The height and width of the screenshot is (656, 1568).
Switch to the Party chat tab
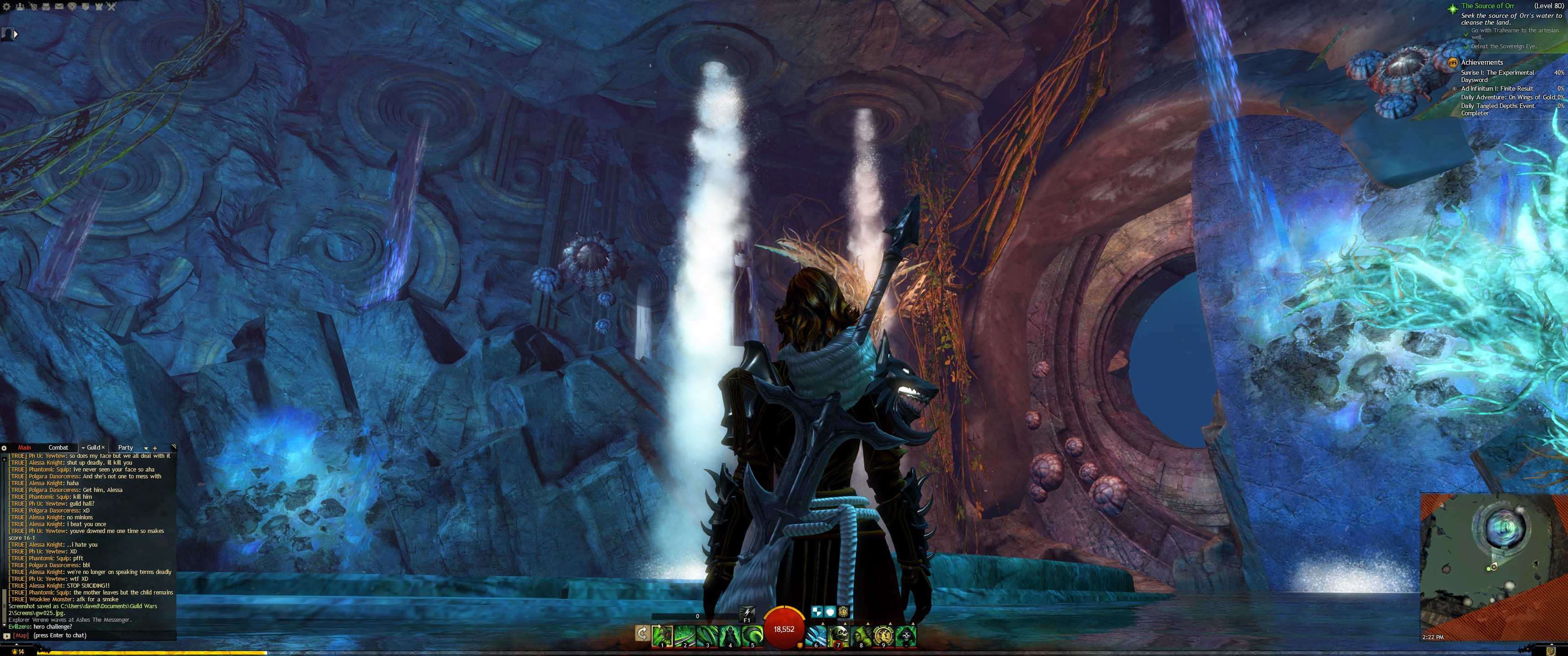point(125,448)
